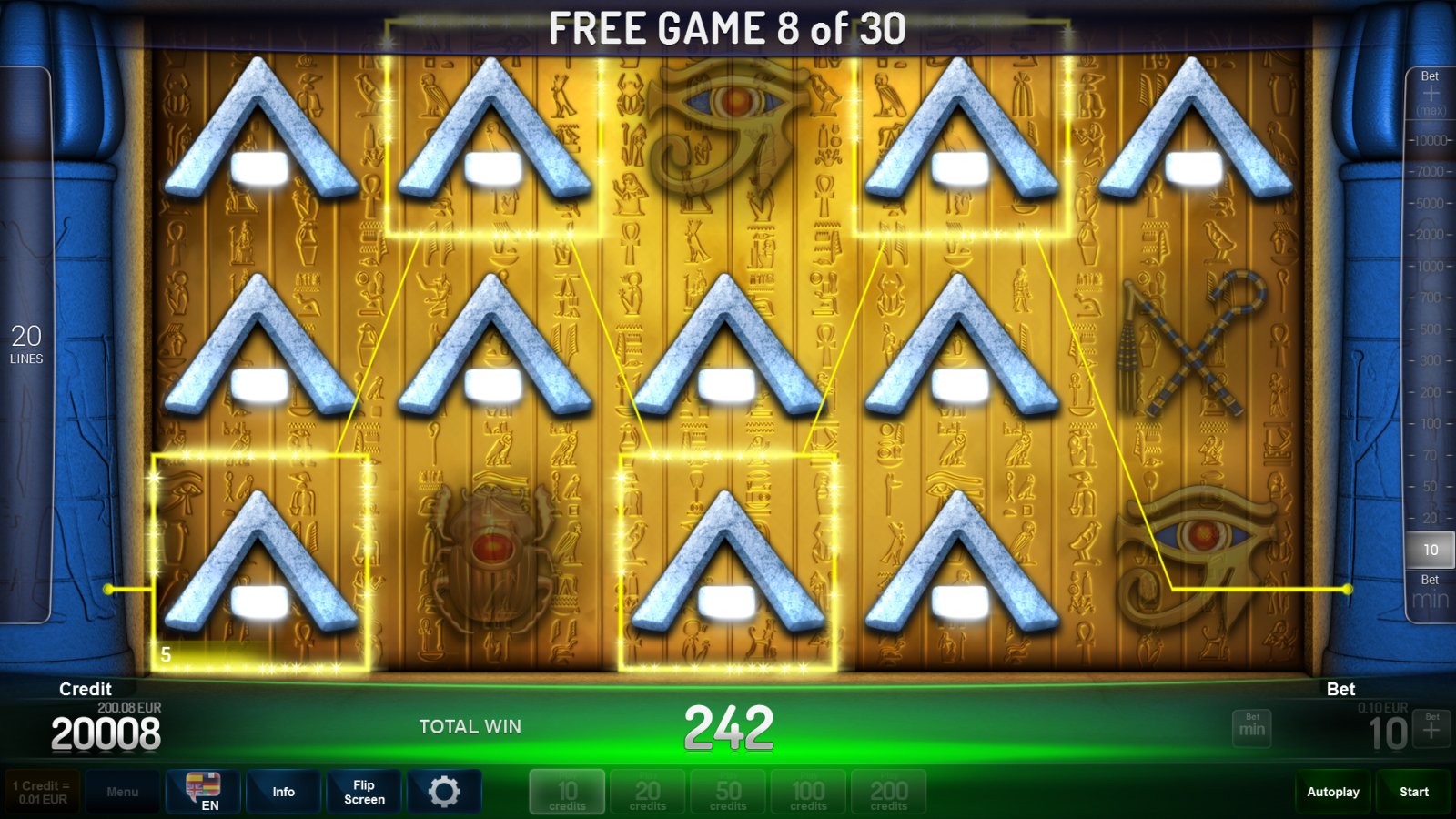Flip the screen orientation
1456x819 pixels.
point(363,791)
